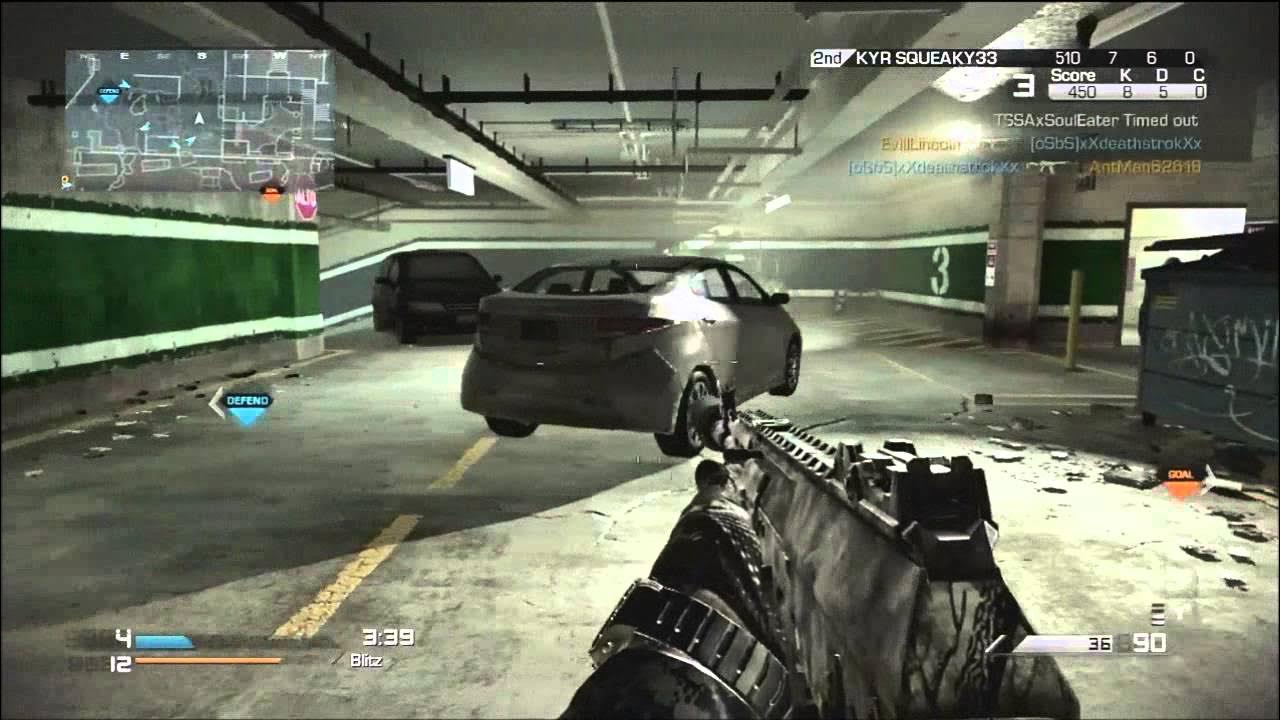The image size is (1280, 720).
Task: Select EvilLincoln in the kill feed
Action: click(921, 143)
